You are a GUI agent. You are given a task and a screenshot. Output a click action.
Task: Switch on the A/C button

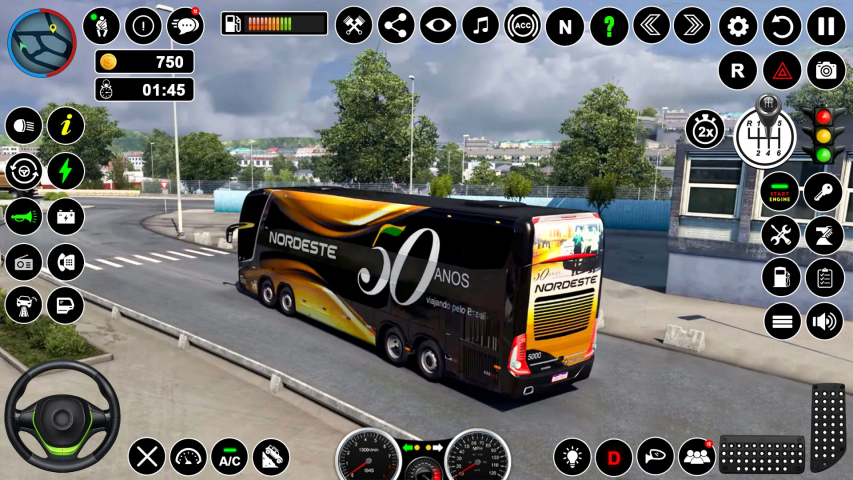pos(229,457)
